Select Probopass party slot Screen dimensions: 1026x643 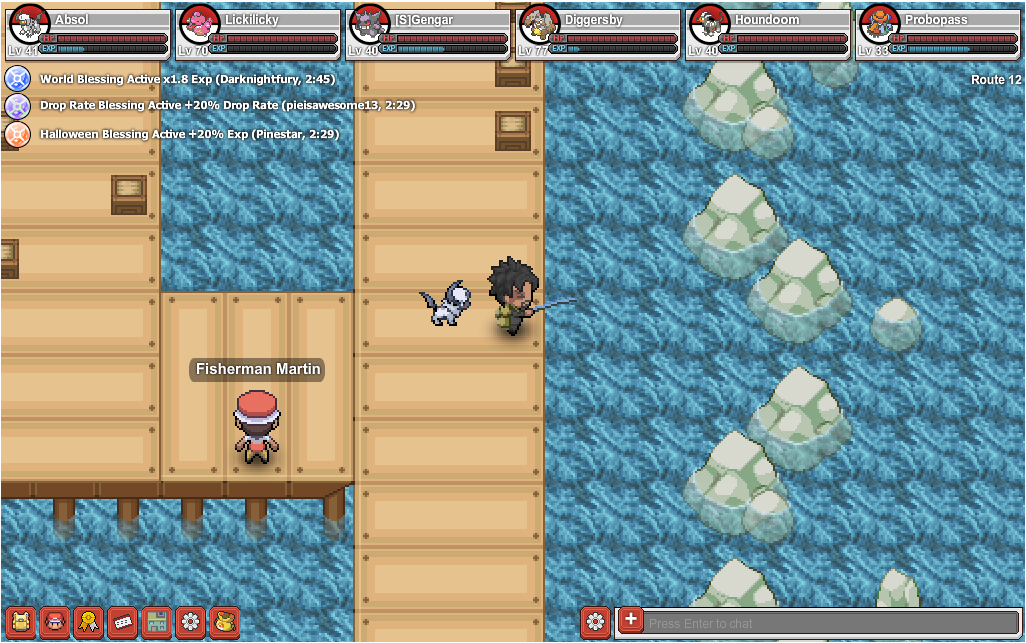pyautogui.click(x=937, y=34)
